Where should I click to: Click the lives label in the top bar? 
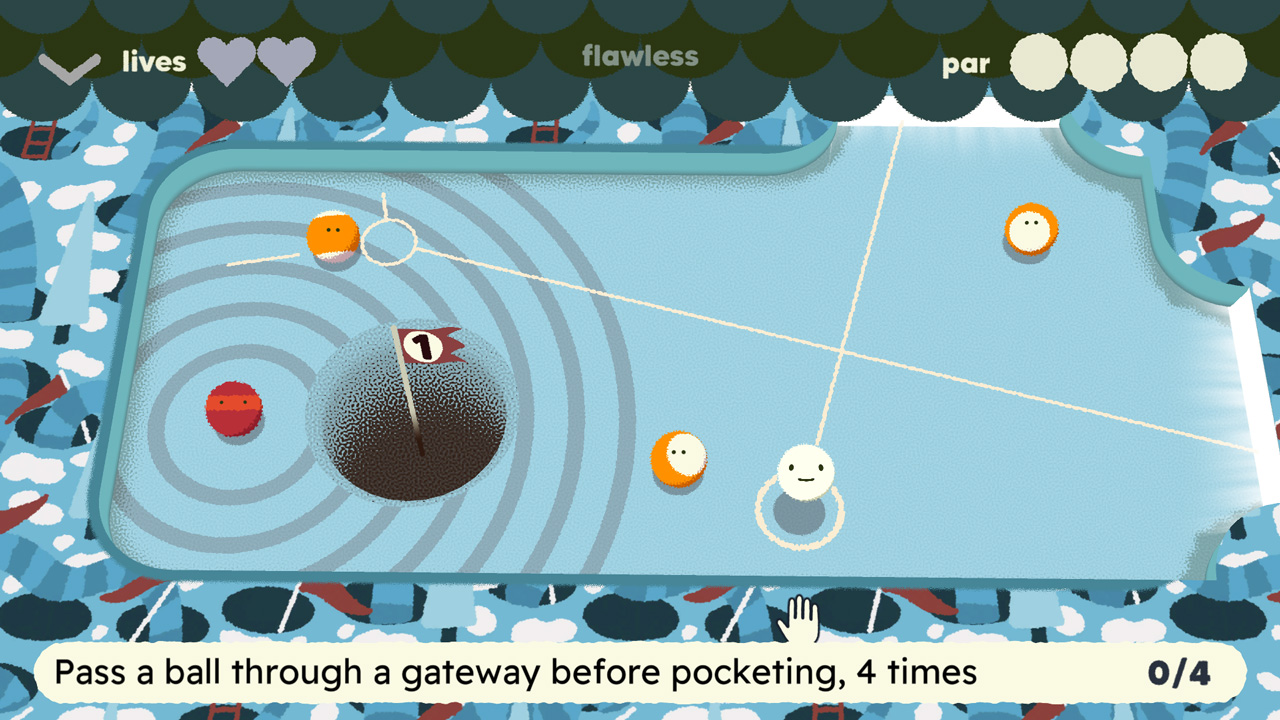click(x=153, y=62)
